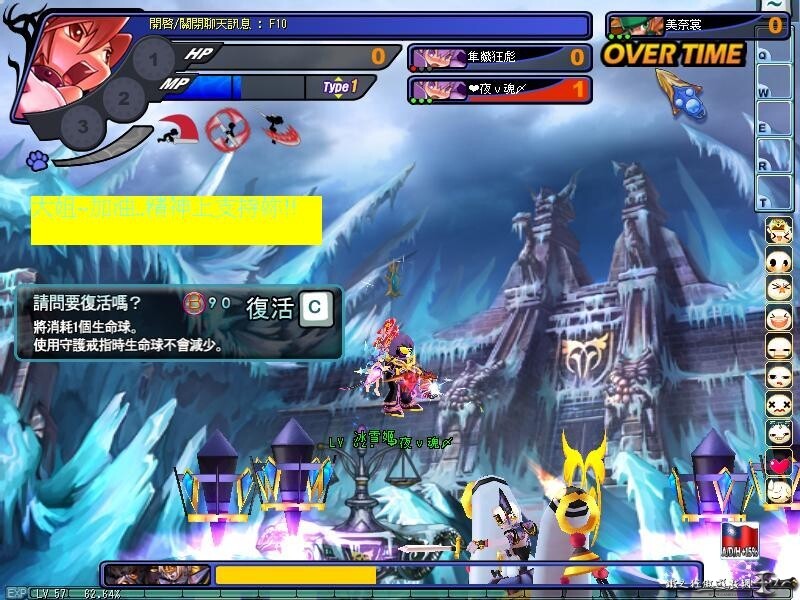Use the dashing red claw skill icon
This screenshot has height=600, width=800.
(x=282, y=127)
